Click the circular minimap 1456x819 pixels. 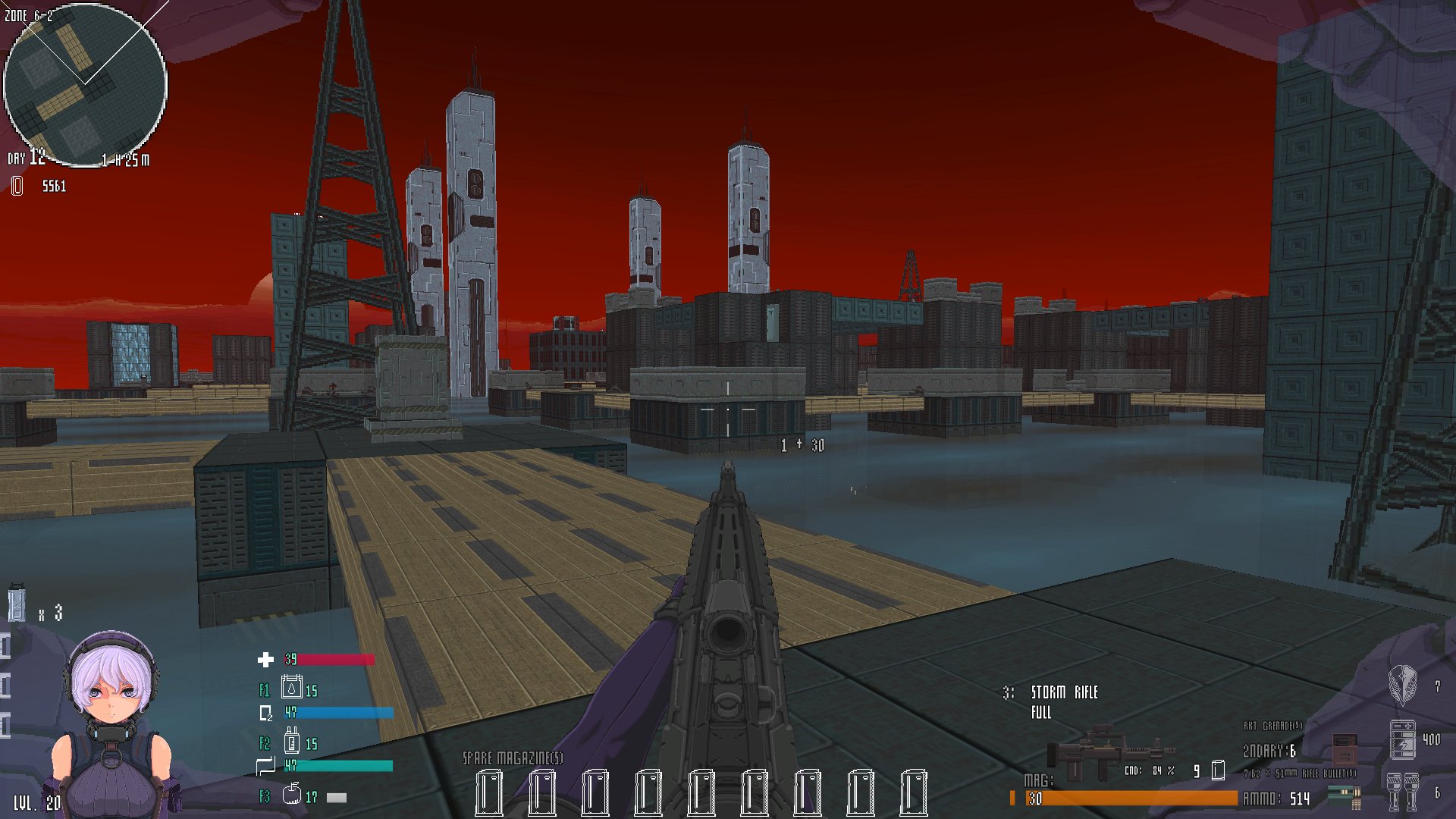[x=85, y=85]
